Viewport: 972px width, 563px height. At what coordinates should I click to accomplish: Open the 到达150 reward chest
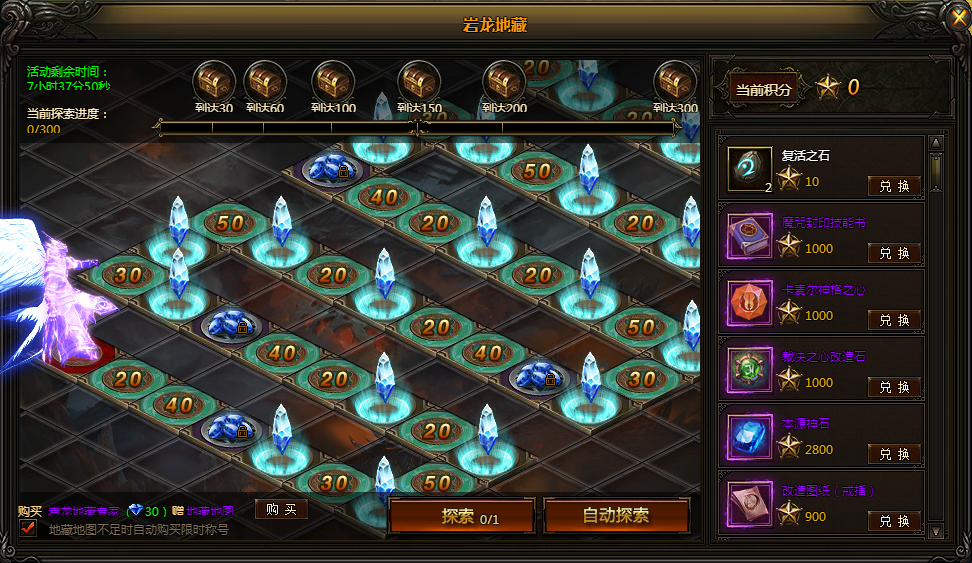(x=419, y=82)
